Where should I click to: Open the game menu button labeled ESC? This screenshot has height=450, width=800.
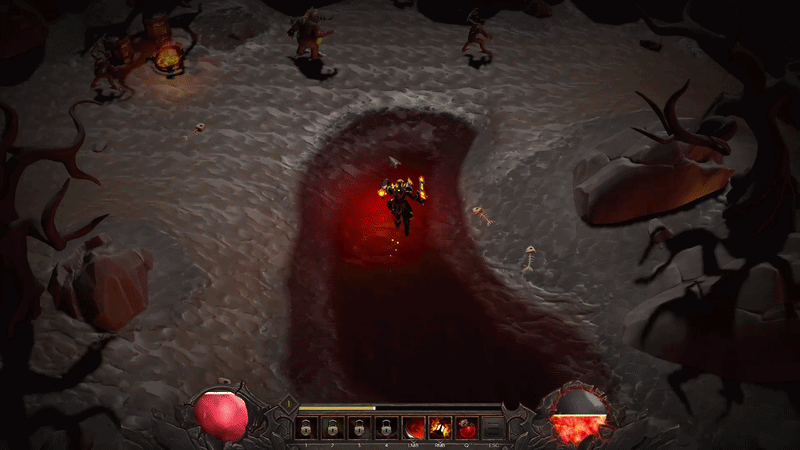click(x=493, y=429)
